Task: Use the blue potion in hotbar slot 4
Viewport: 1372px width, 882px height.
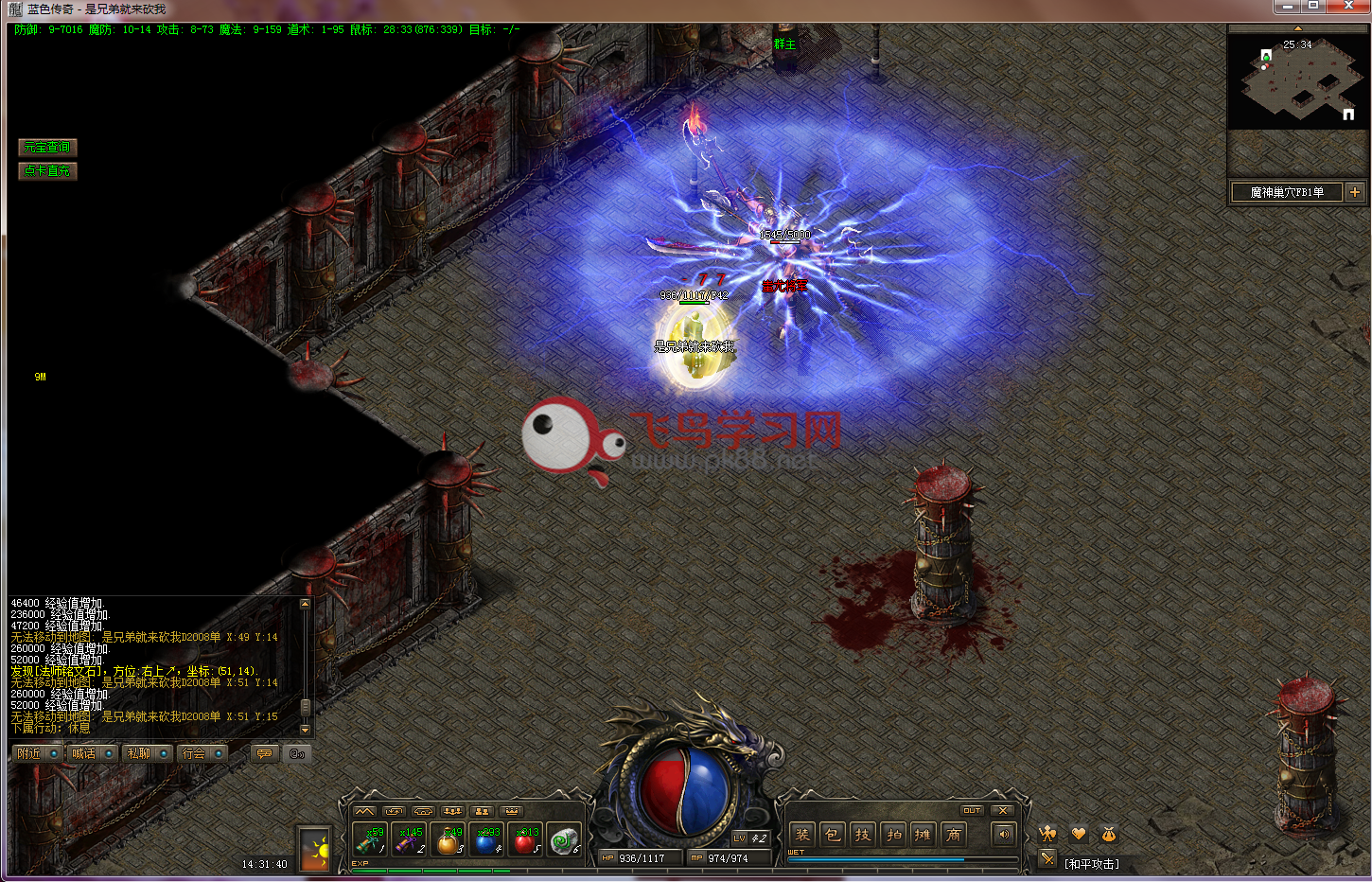Action: pos(486,840)
